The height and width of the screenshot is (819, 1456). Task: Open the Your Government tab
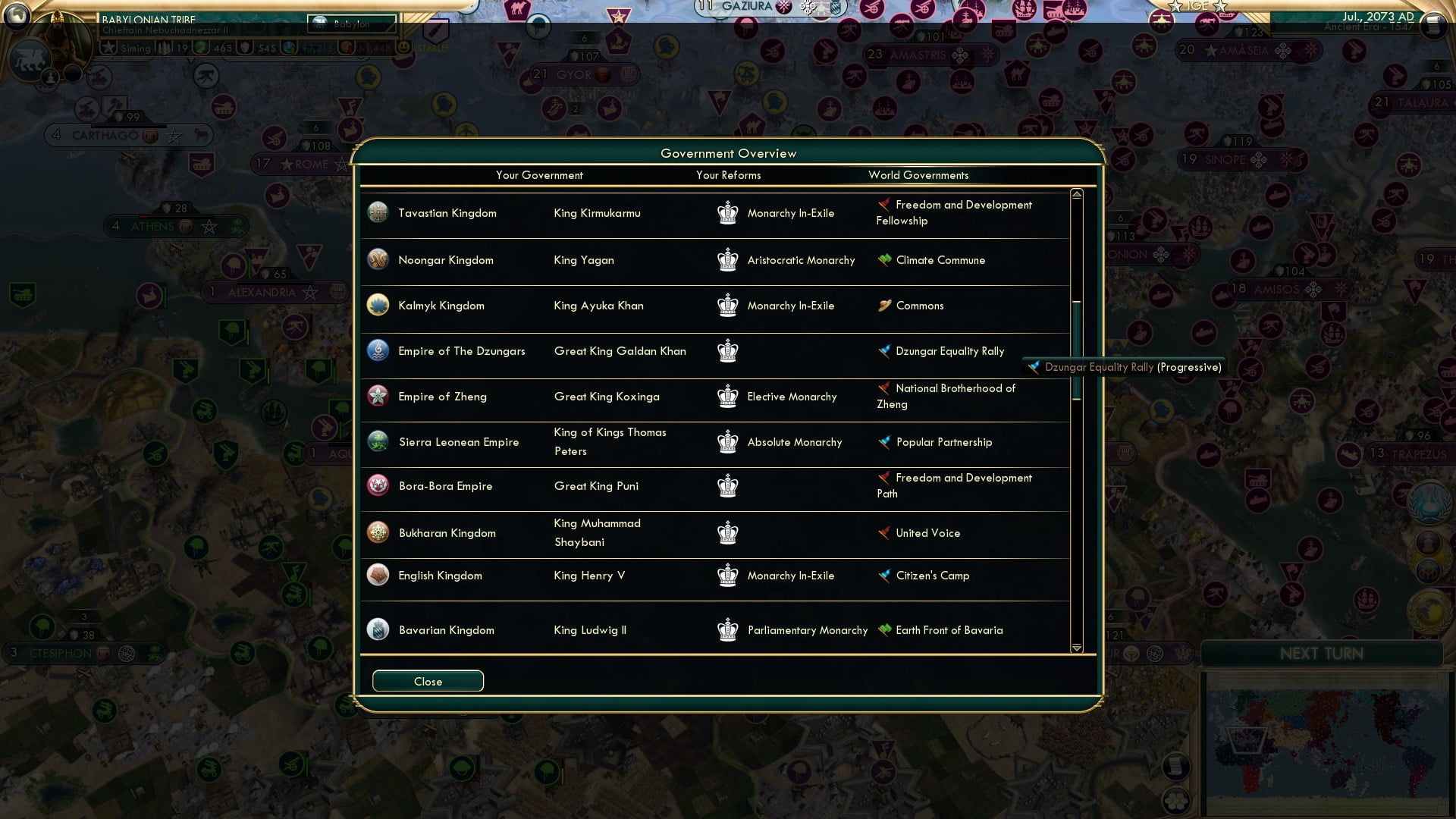[x=539, y=175]
